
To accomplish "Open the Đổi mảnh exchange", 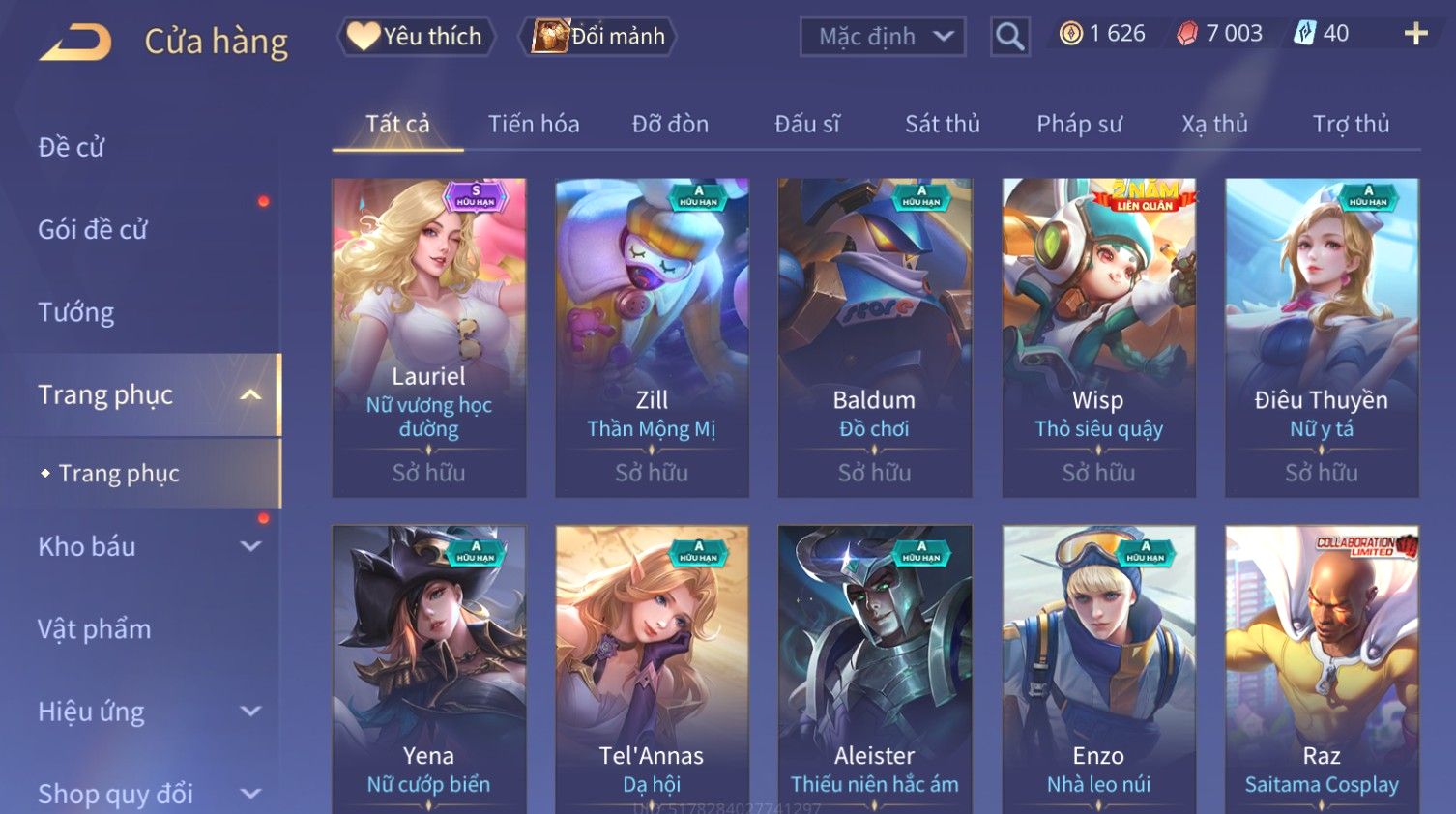I will (x=598, y=37).
